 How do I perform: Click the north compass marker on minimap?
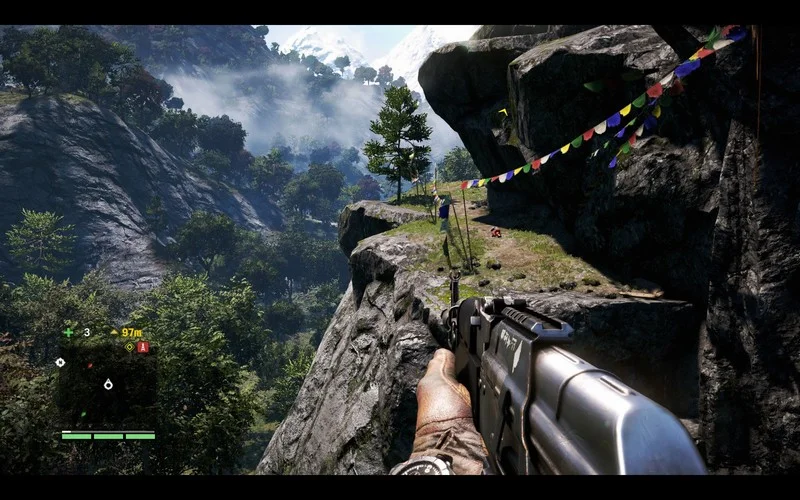(x=61, y=362)
